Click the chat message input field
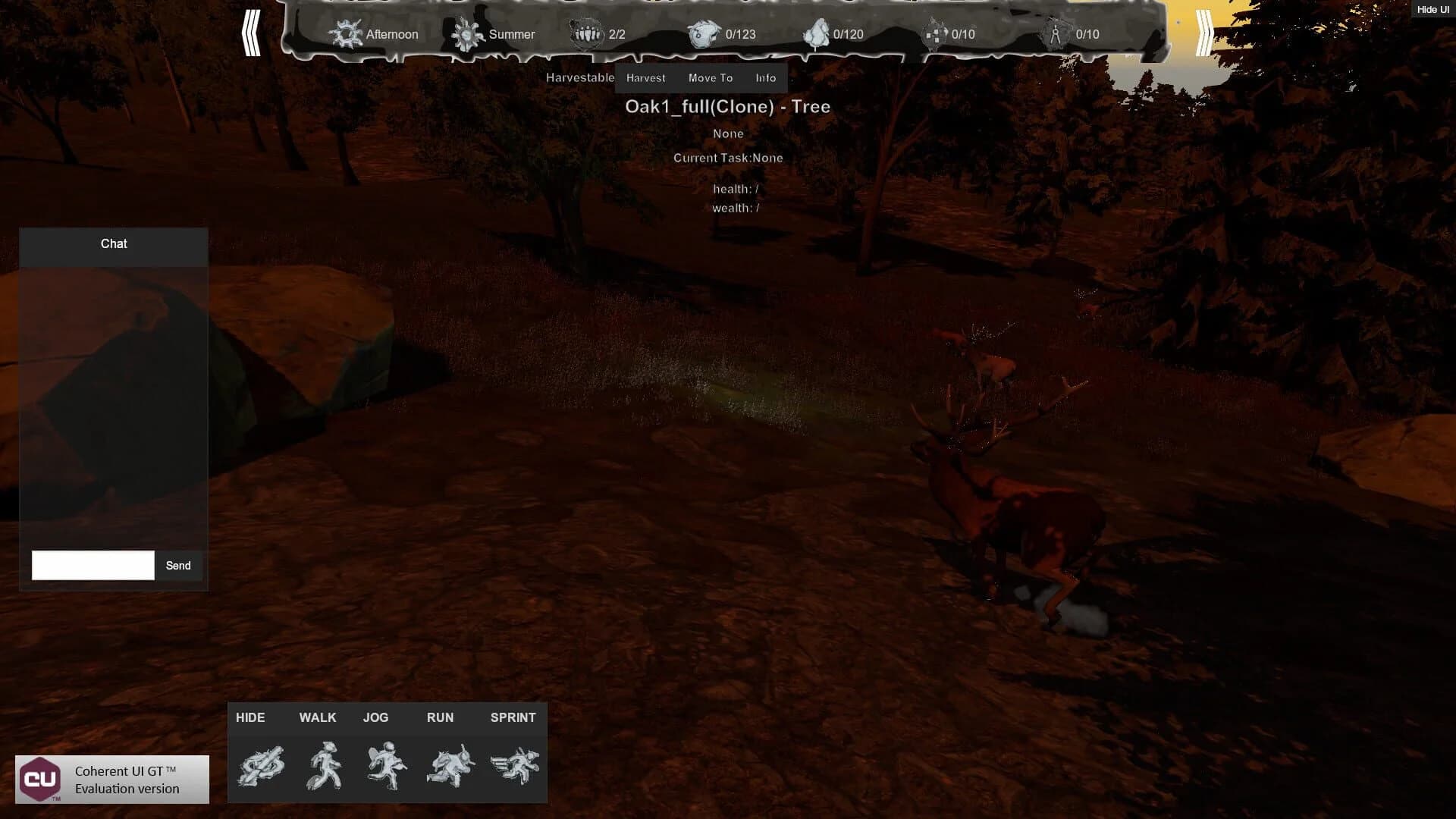The image size is (1456, 819). [92, 565]
